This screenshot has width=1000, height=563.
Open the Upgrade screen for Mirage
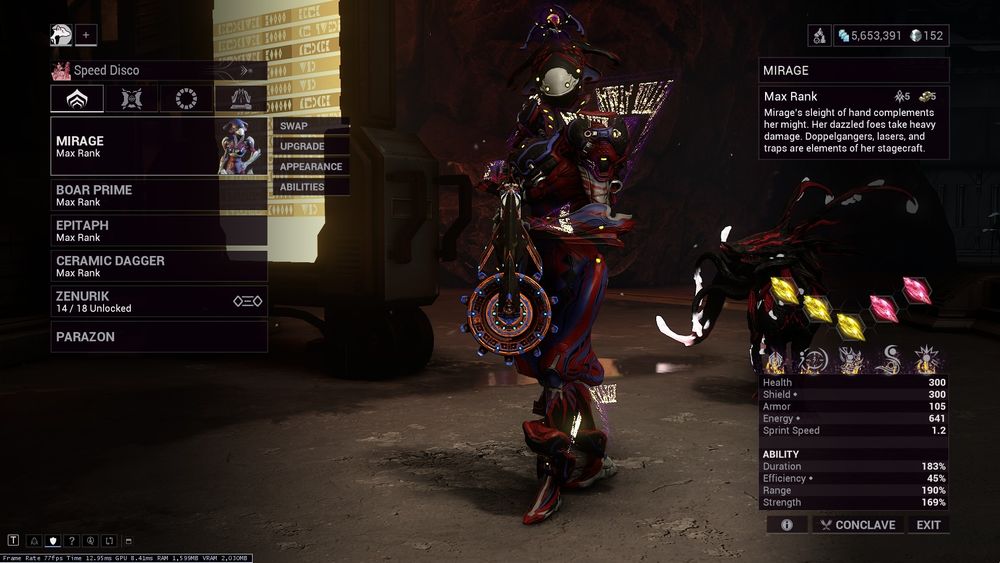[x=310, y=146]
